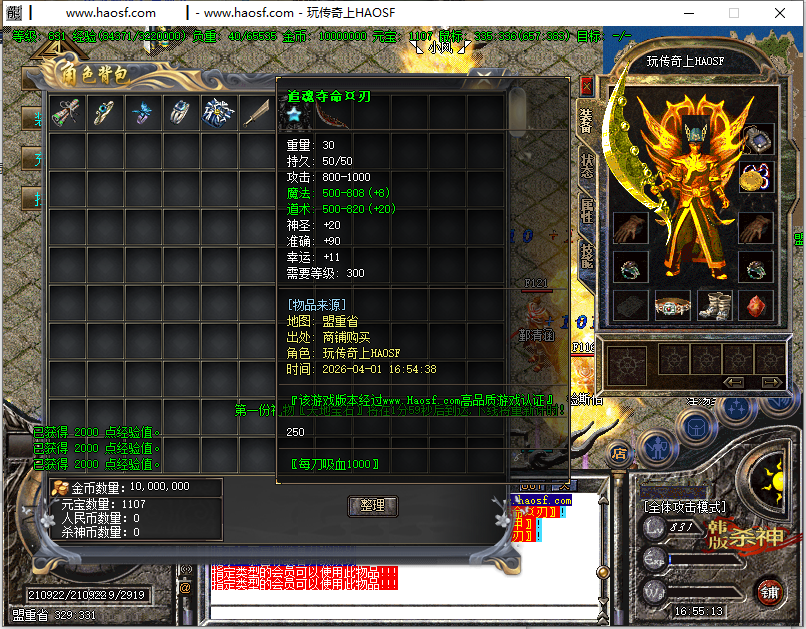Close the character equipment panel
Image resolution: width=806 pixels, height=629 pixels.
click(x=586, y=87)
